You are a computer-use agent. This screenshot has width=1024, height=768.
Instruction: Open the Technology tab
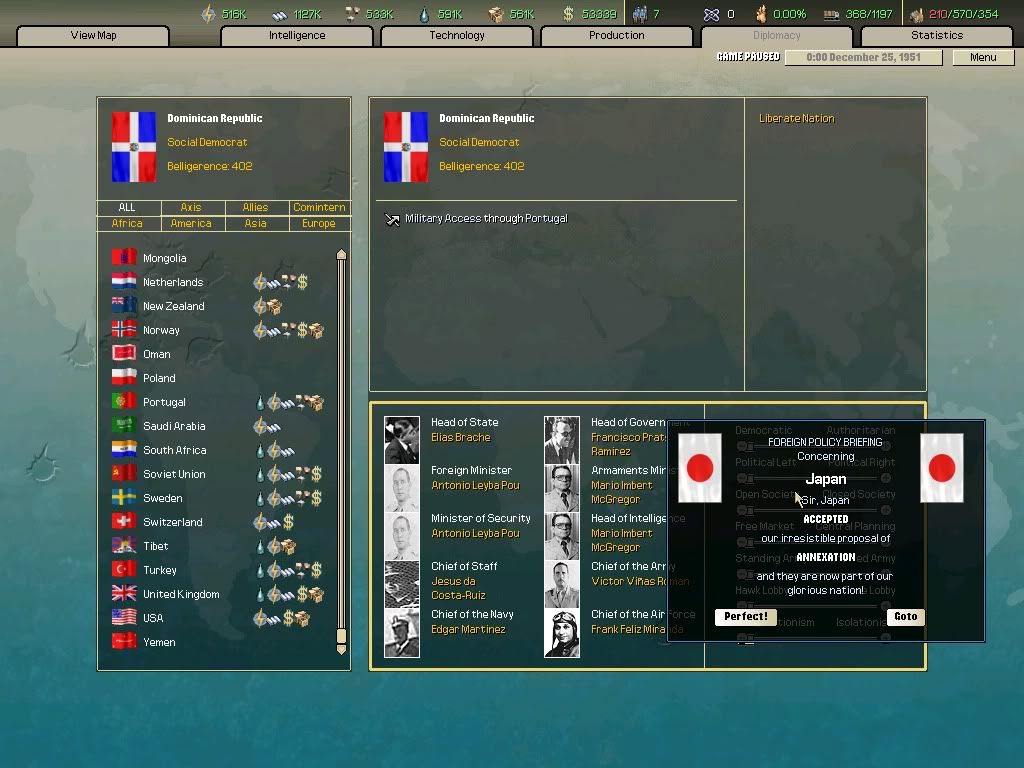click(457, 36)
